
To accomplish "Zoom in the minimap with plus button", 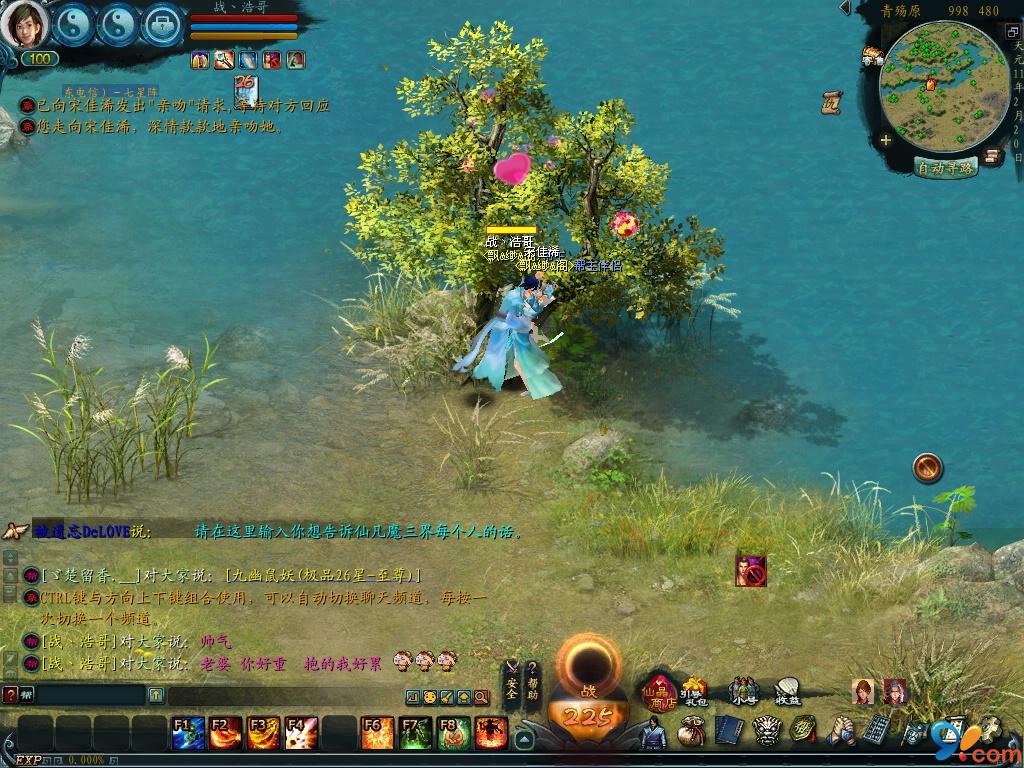I will (x=886, y=141).
